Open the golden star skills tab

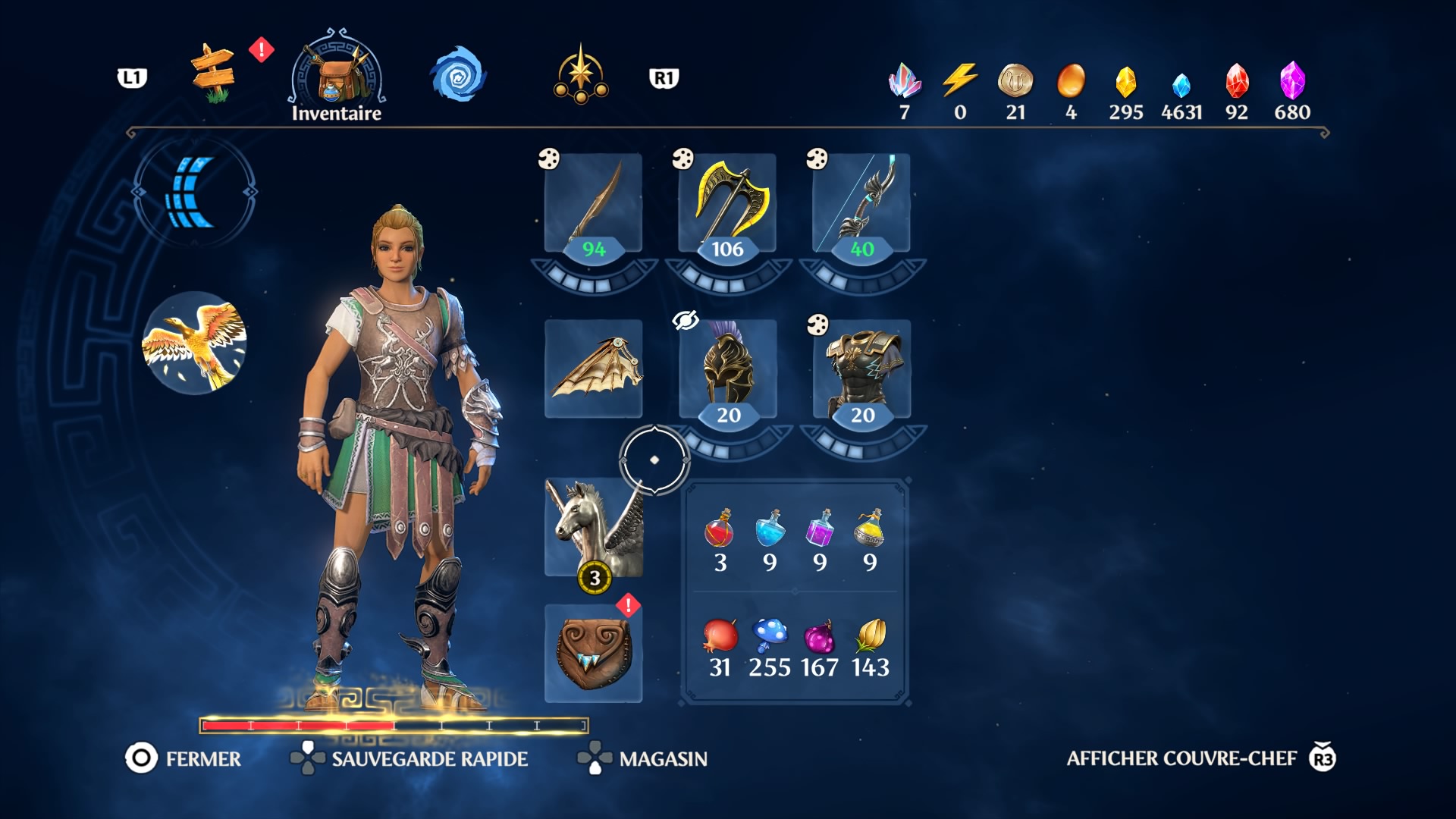coord(581,75)
